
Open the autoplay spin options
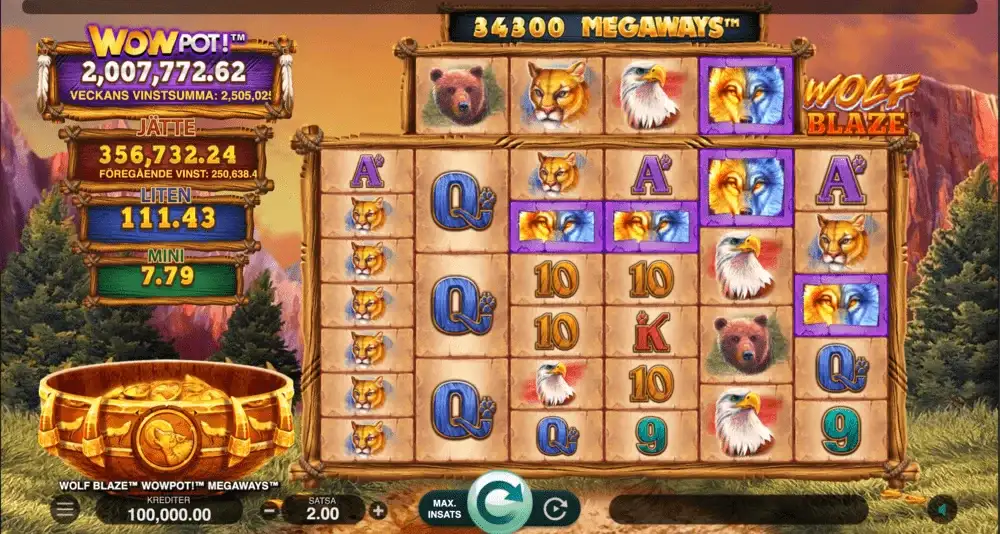[555, 509]
